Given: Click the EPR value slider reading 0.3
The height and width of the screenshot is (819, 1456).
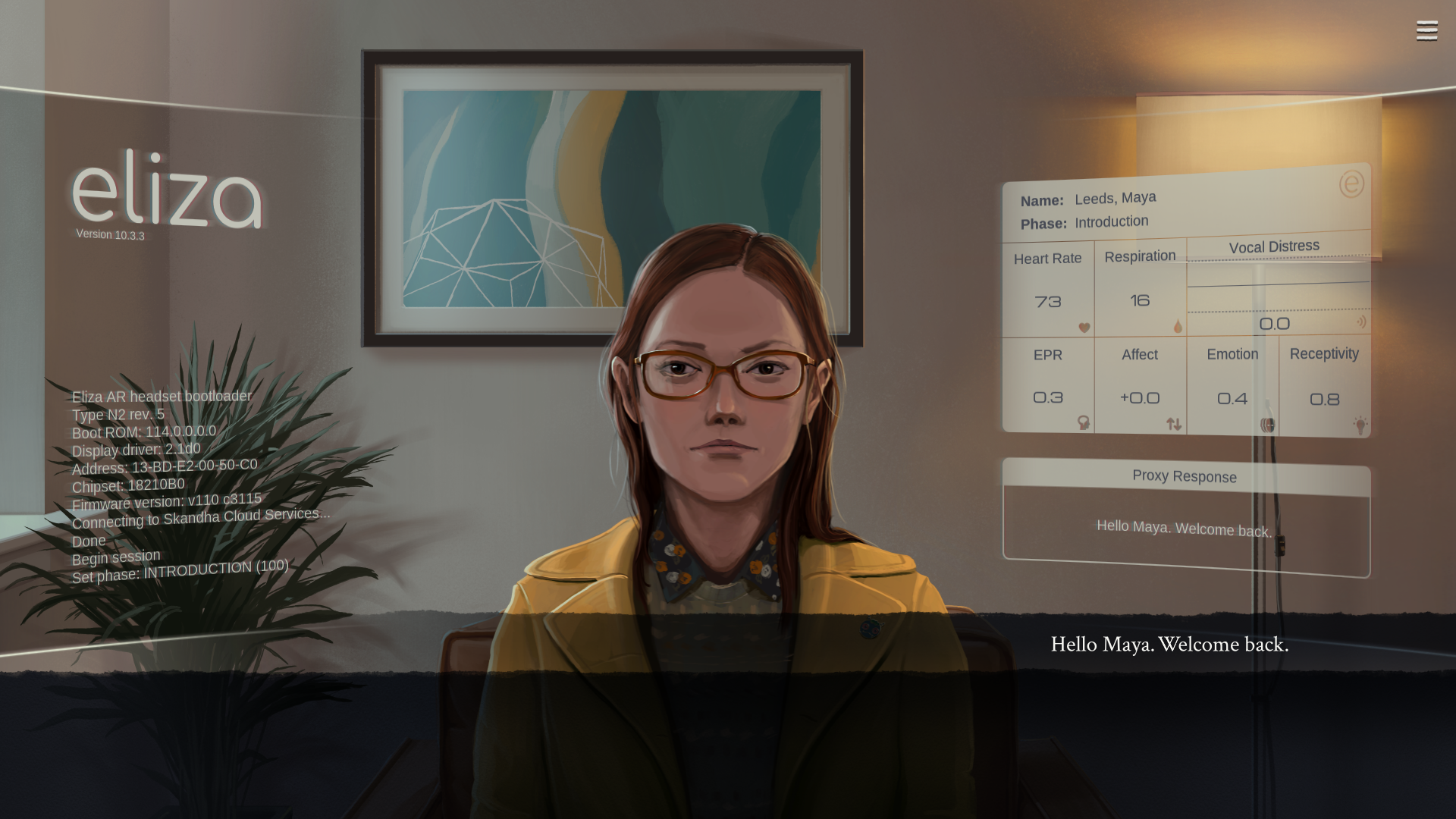Looking at the screenshot, I should [x=1047, y=397].
